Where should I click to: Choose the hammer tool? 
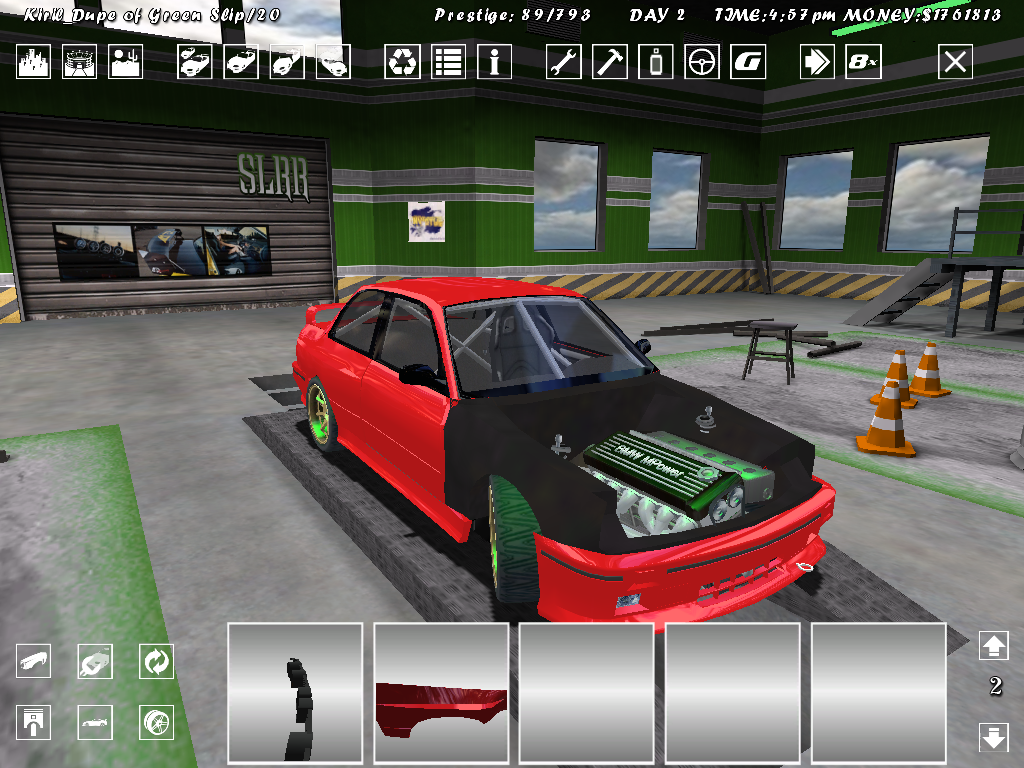click(610, 62)
